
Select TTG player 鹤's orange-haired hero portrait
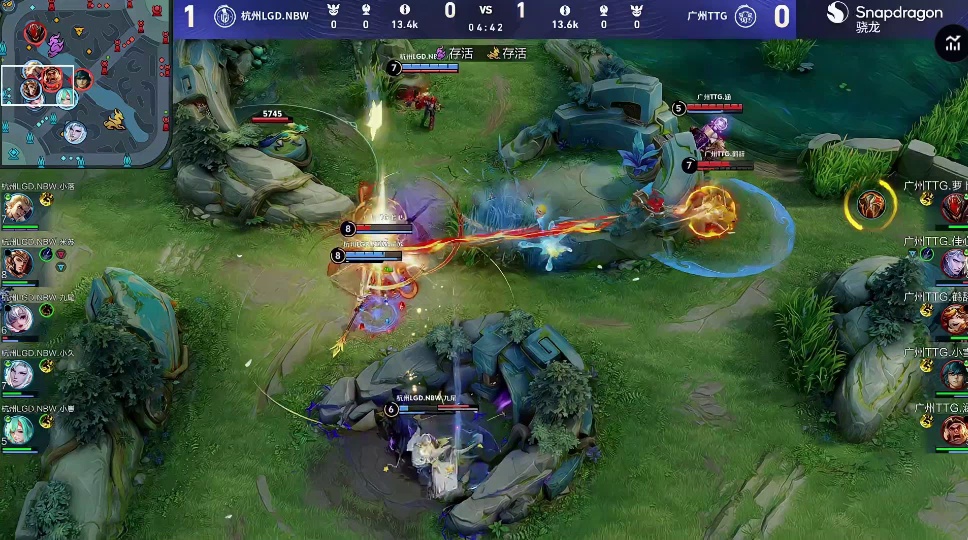(953, 319)
